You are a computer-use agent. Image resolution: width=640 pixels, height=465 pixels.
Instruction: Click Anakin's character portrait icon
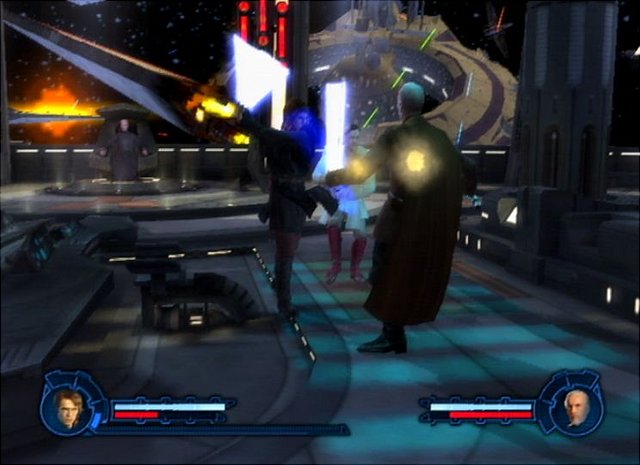[69, 409]
